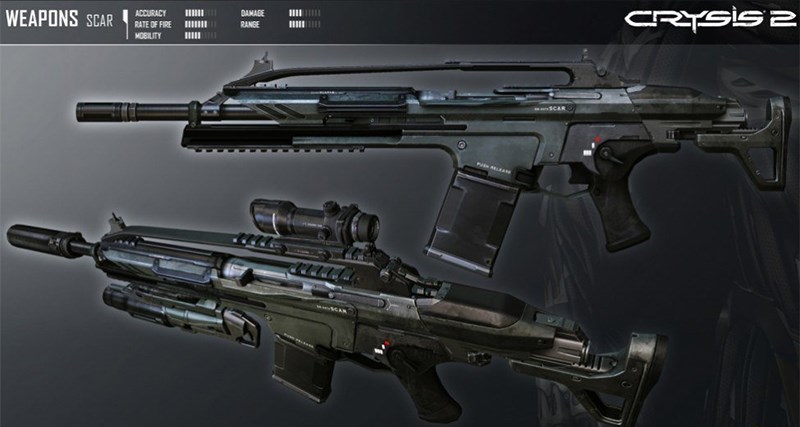Open the WEAPONS section header

(42, 19)
